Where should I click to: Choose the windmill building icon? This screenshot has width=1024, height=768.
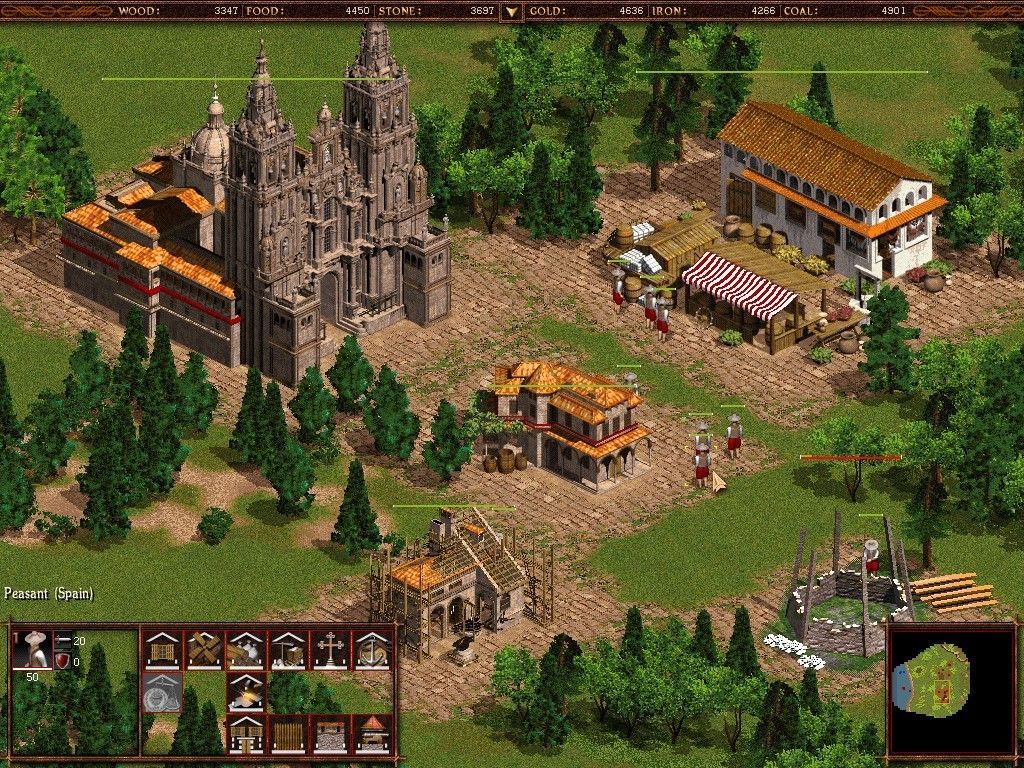click(204, 650)
